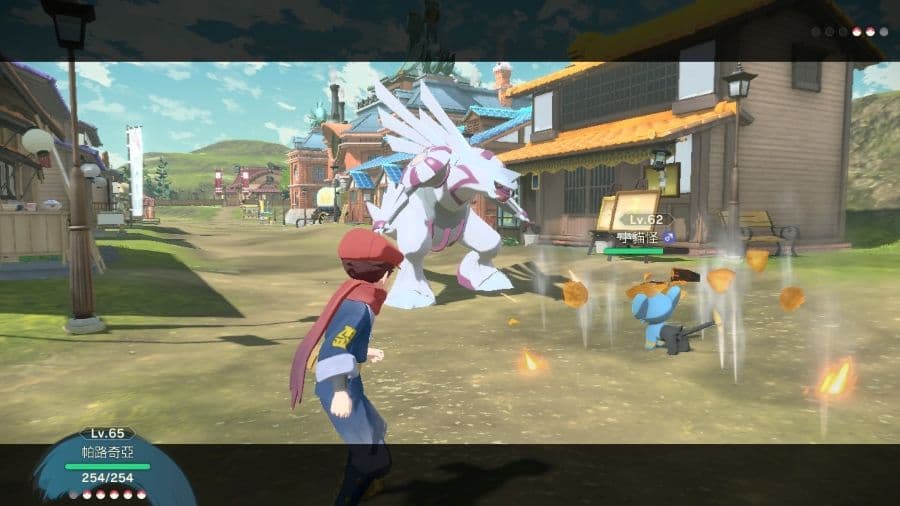Click the opponent's party Poké Ball indicator
This screenshot has width=900, height=506.
coord(849,32)
